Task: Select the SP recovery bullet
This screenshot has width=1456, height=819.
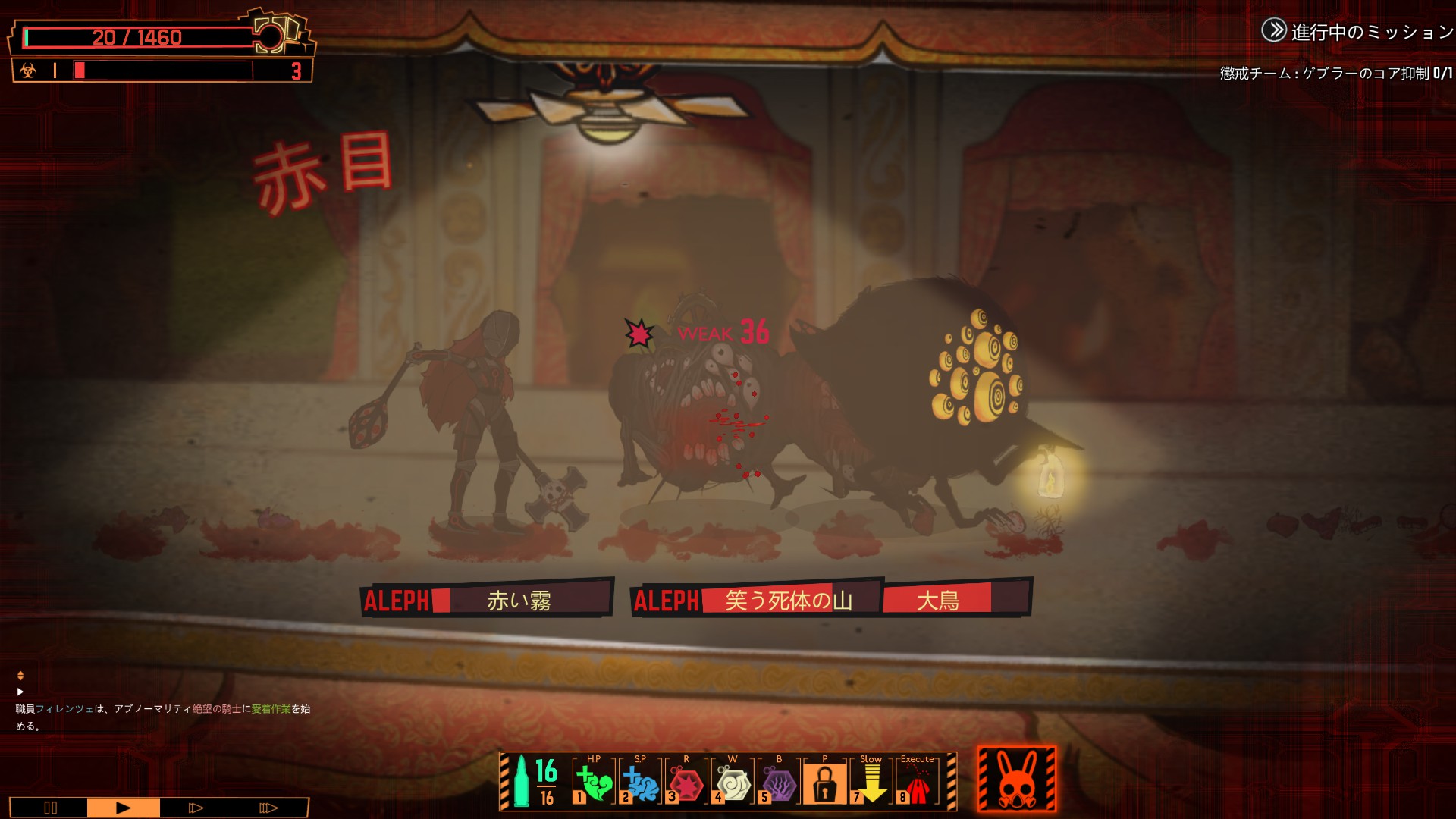Action: 640,782
